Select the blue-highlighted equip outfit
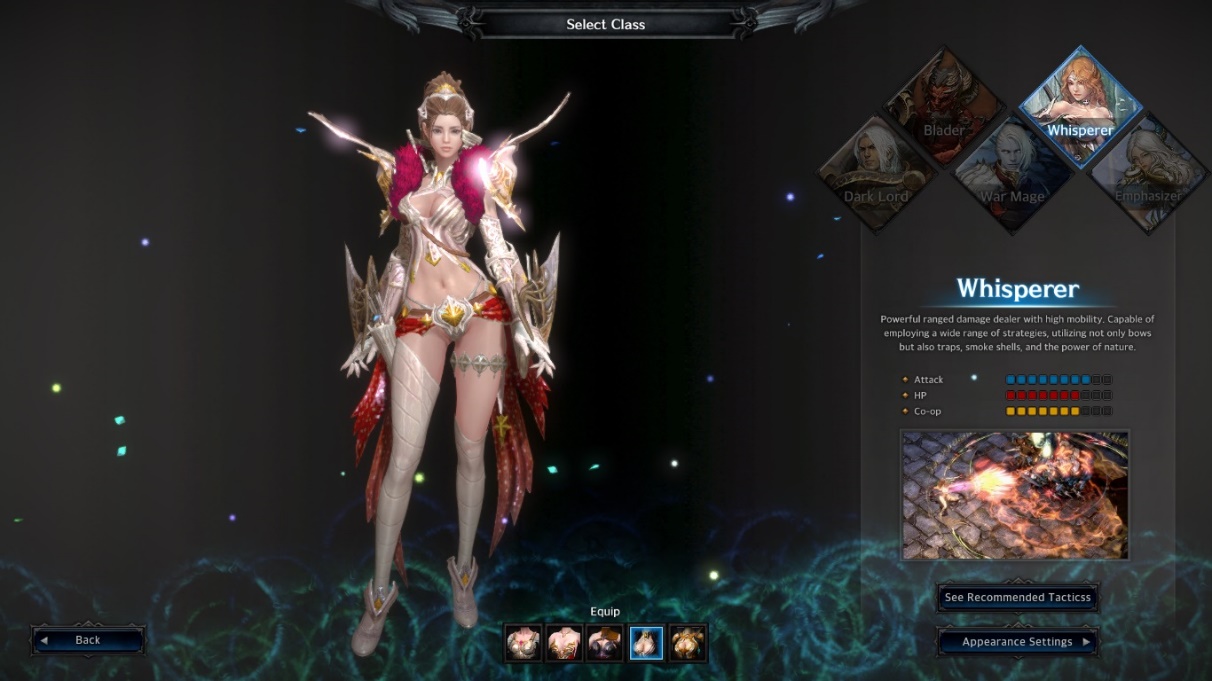This screenshot has height=681, width=1212. (646, 643)
